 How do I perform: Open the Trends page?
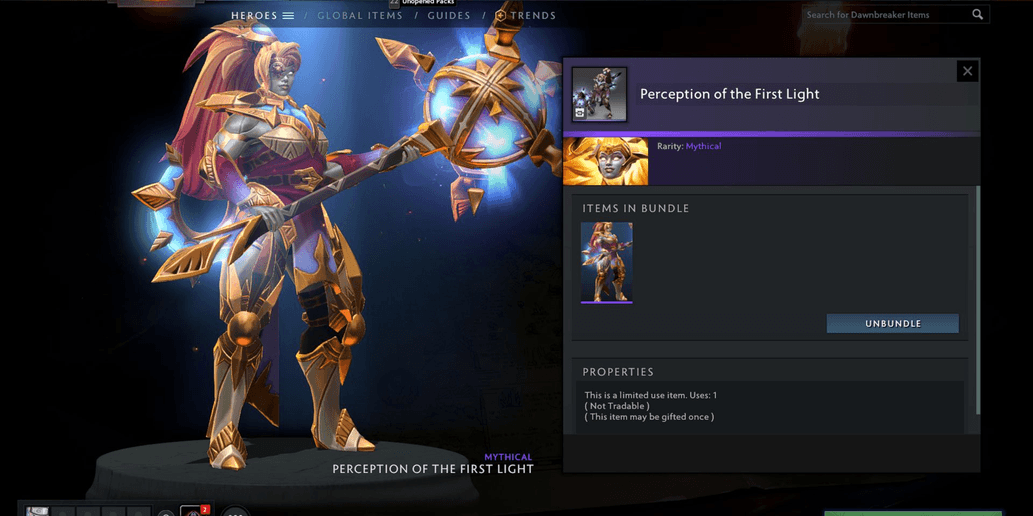(x=526, y=16)
